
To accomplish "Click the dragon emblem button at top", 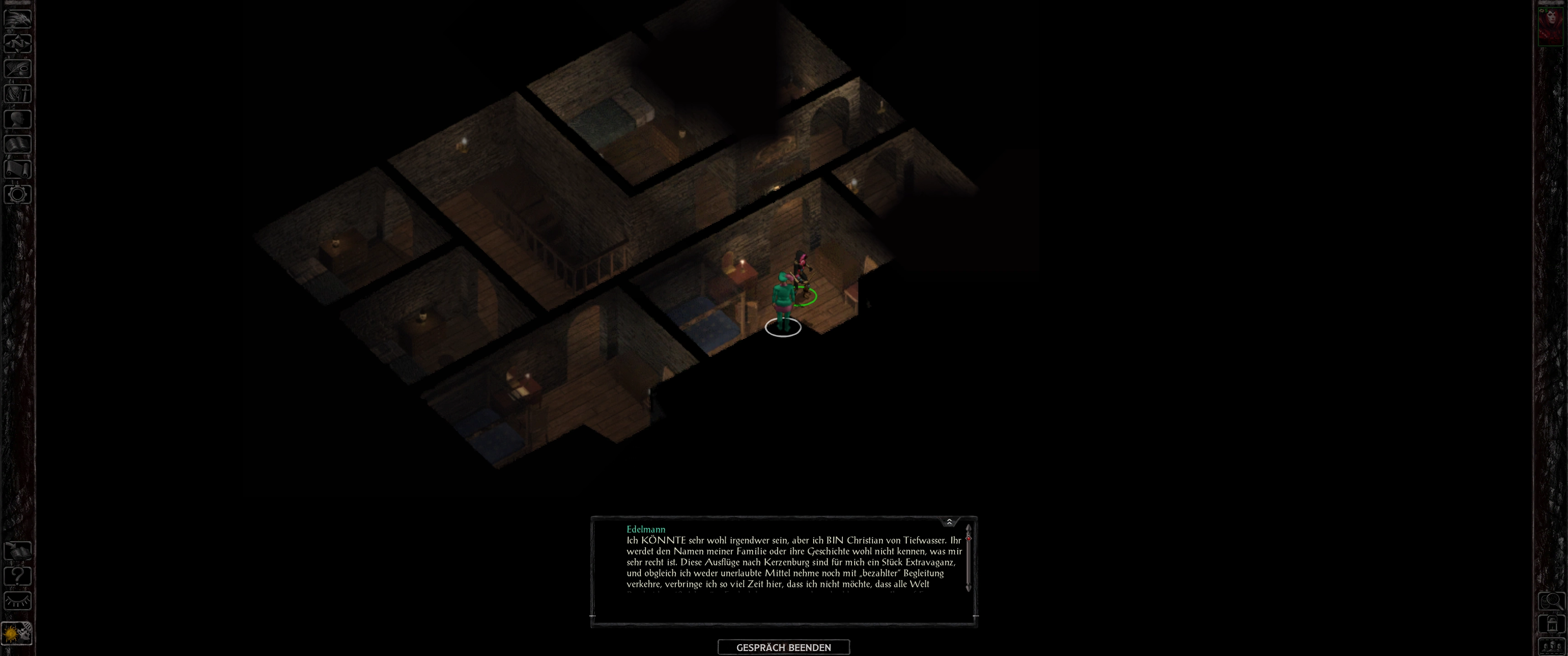I will 17,18.
